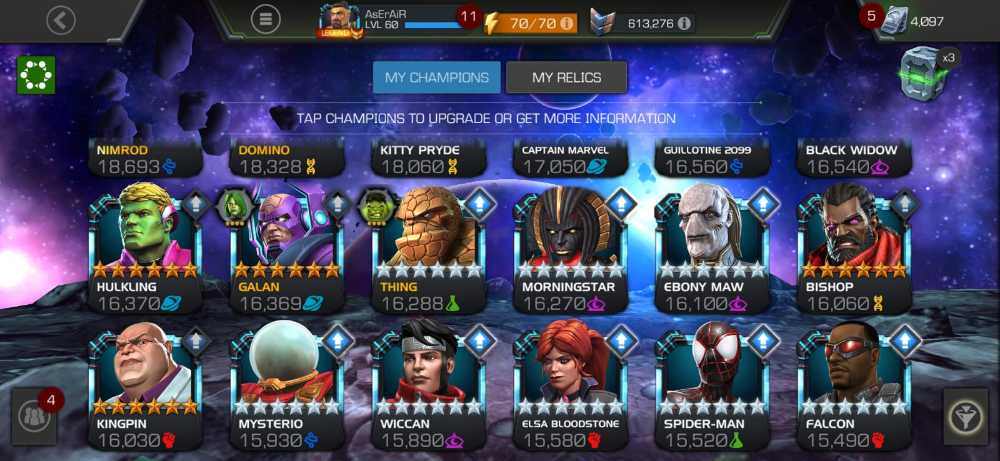Select the My Champions tab

436,77
